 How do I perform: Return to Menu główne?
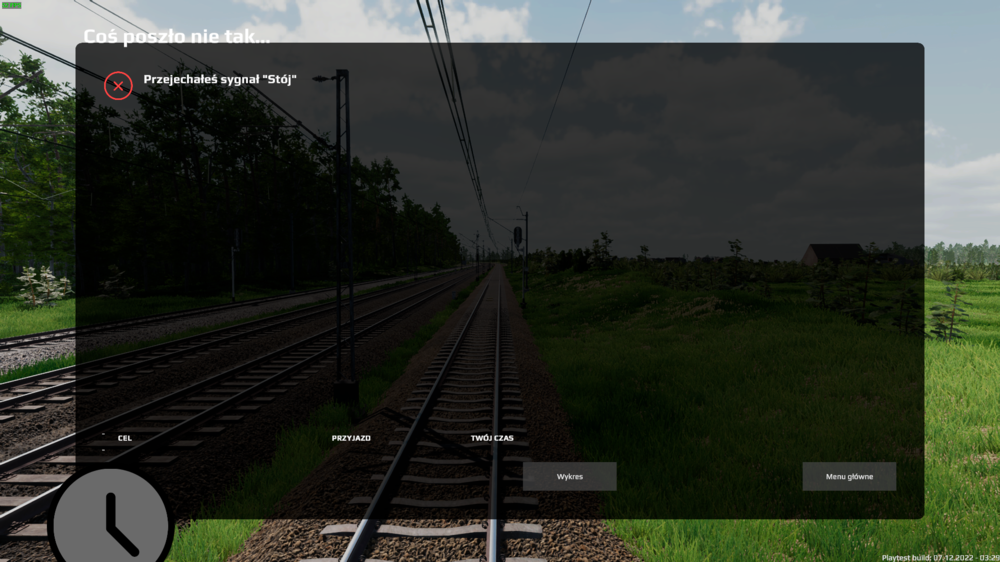click(x=849, y=476)
